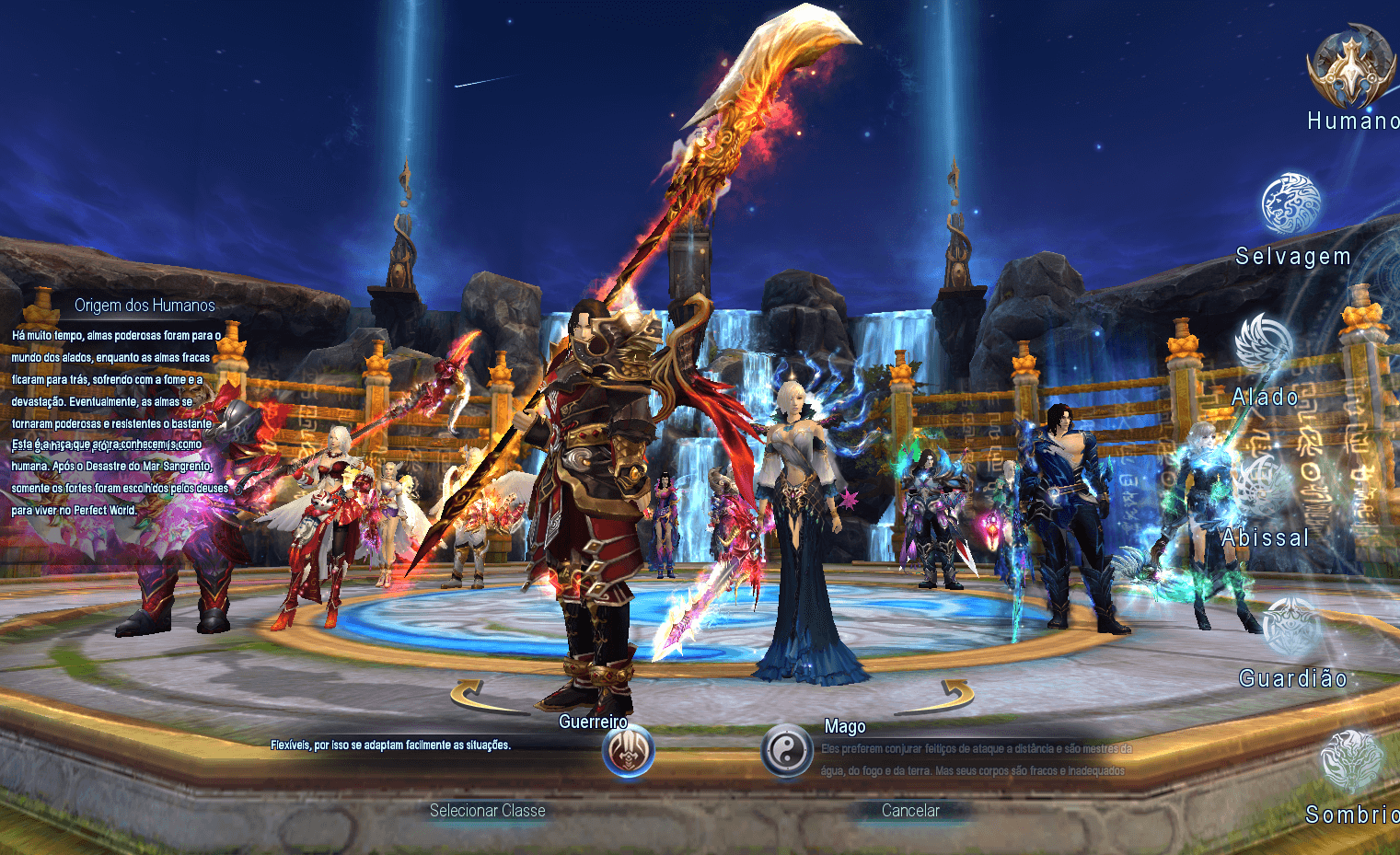
Task: Choose the Selvagem race
Action: coord(1291,204)
